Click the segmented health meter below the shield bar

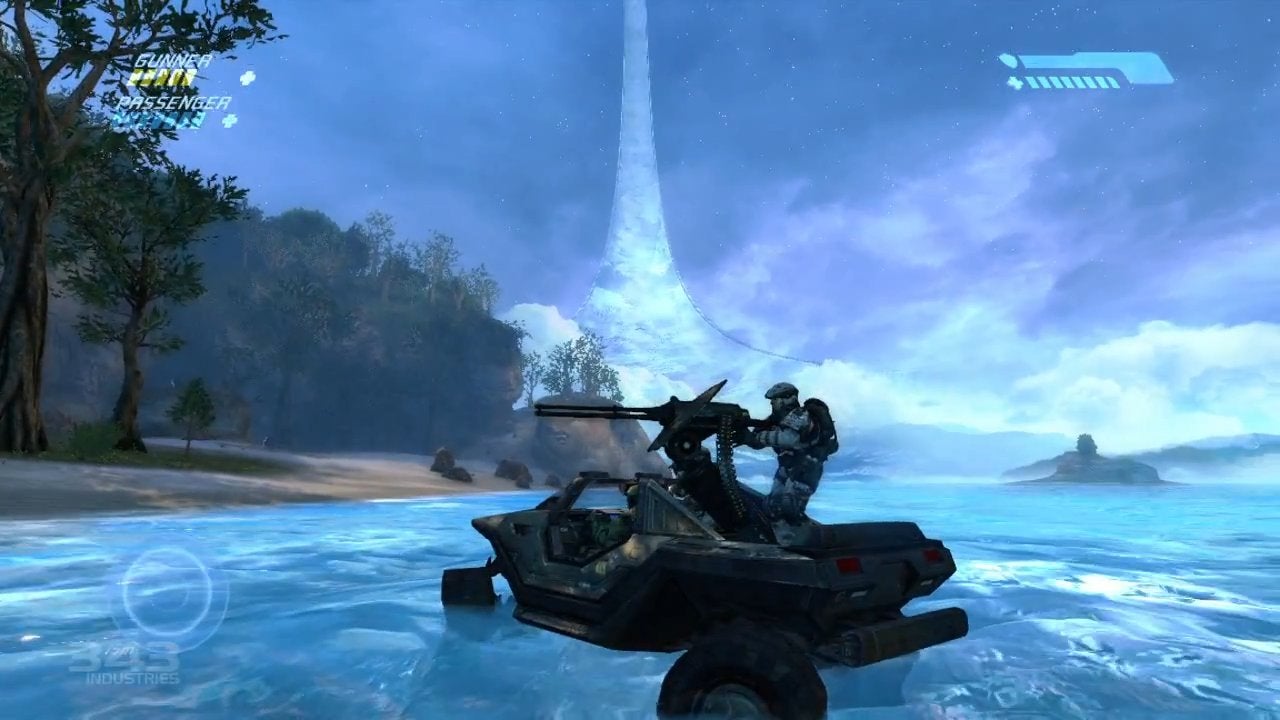click(x=1070, y=83)
